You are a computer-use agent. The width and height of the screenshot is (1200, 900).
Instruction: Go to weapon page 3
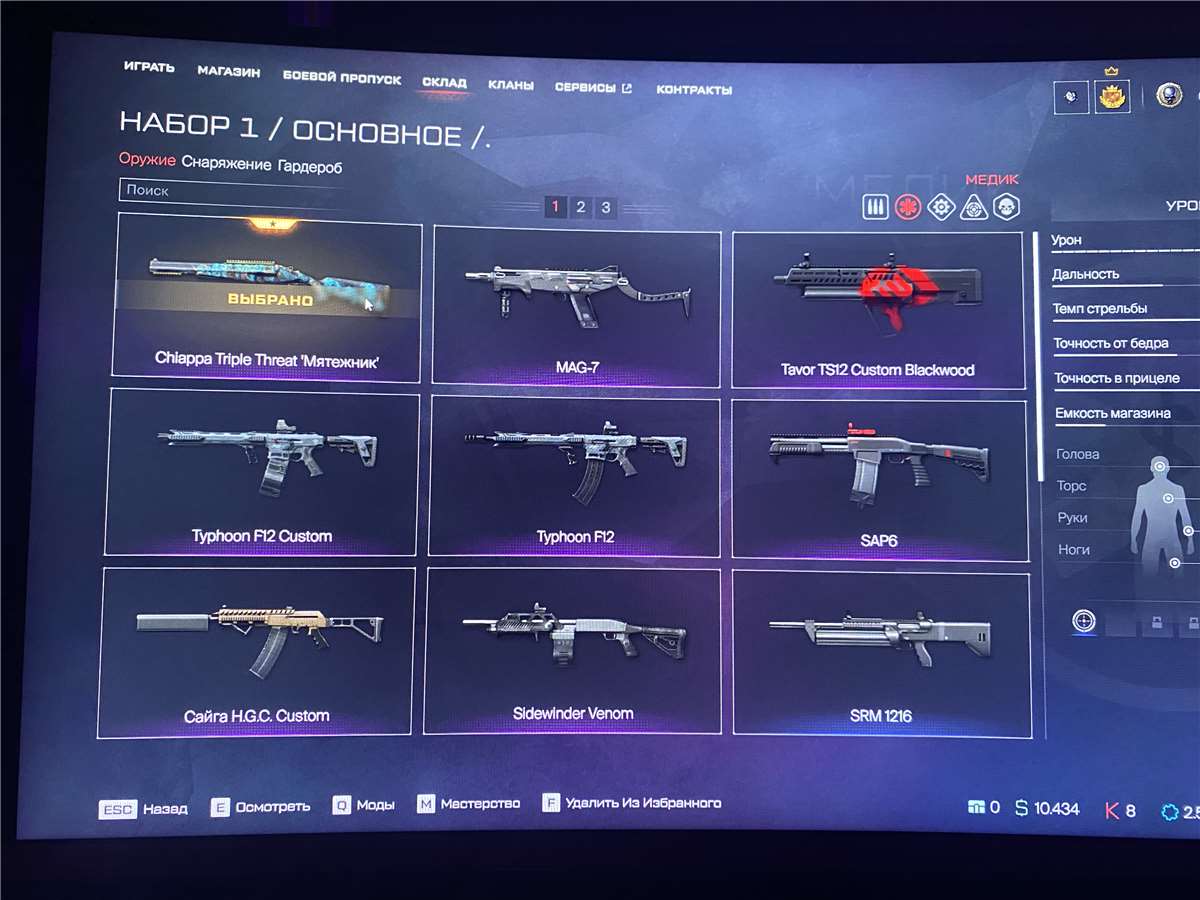pos(605,208)
